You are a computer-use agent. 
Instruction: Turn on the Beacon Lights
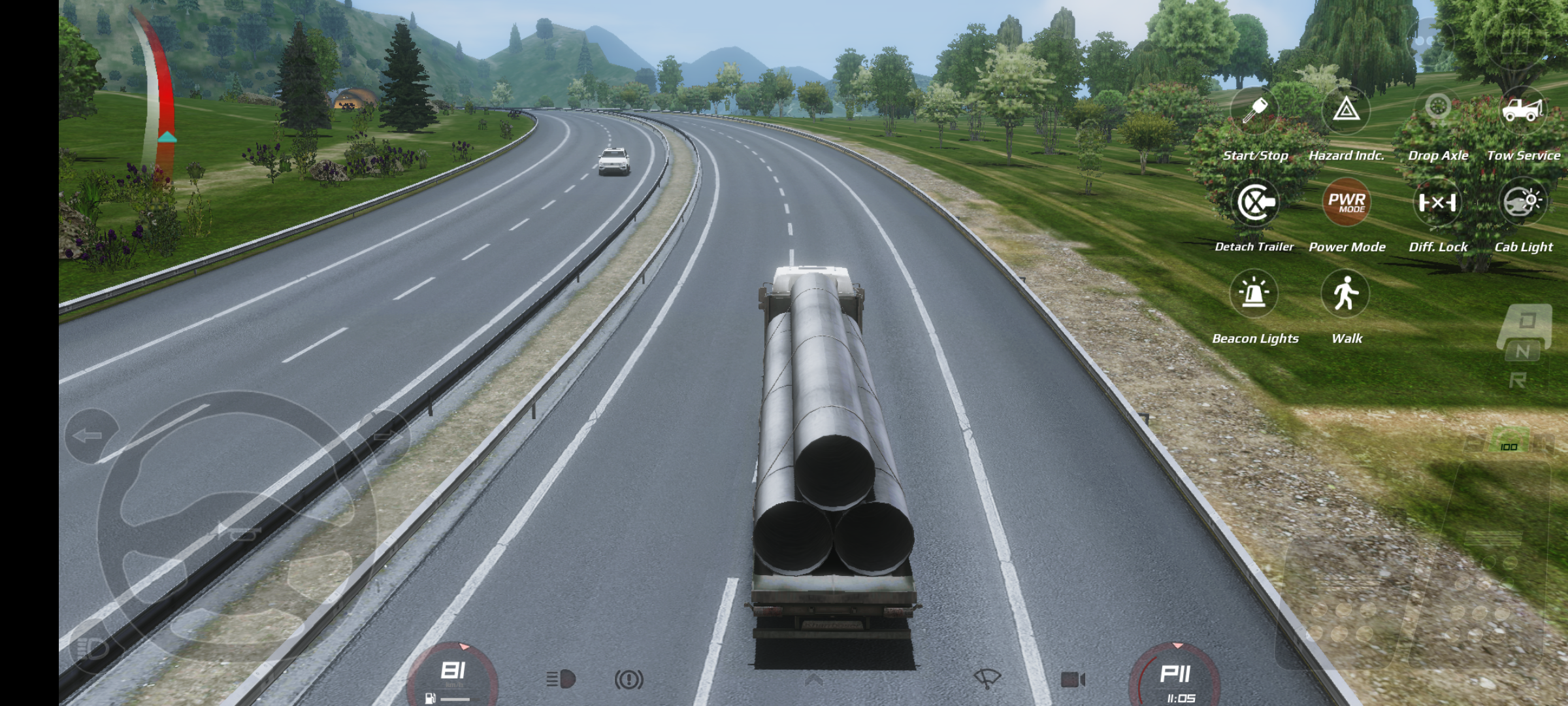point(1254,294)
